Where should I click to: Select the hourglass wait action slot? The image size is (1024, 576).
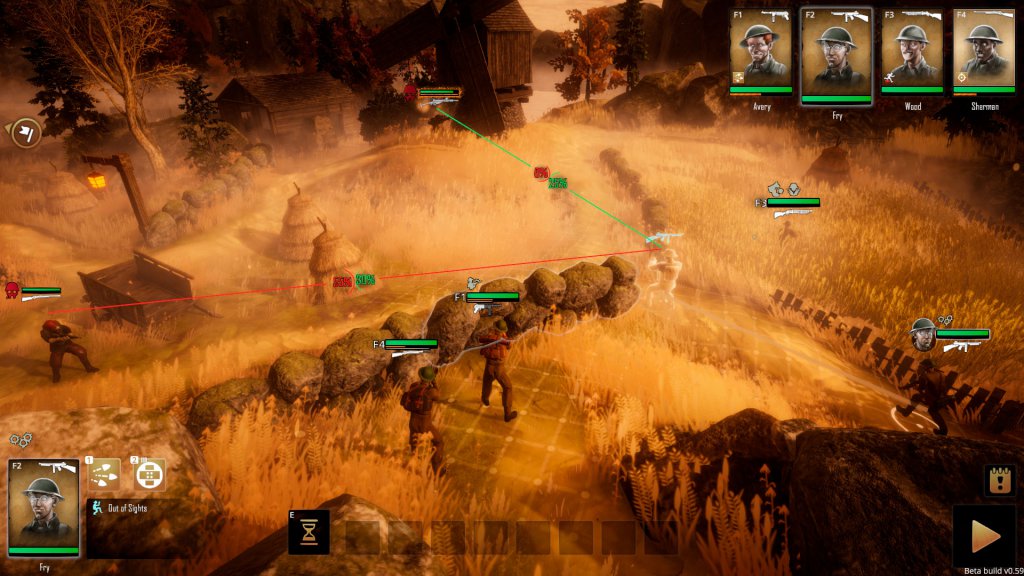click(309, 533)
